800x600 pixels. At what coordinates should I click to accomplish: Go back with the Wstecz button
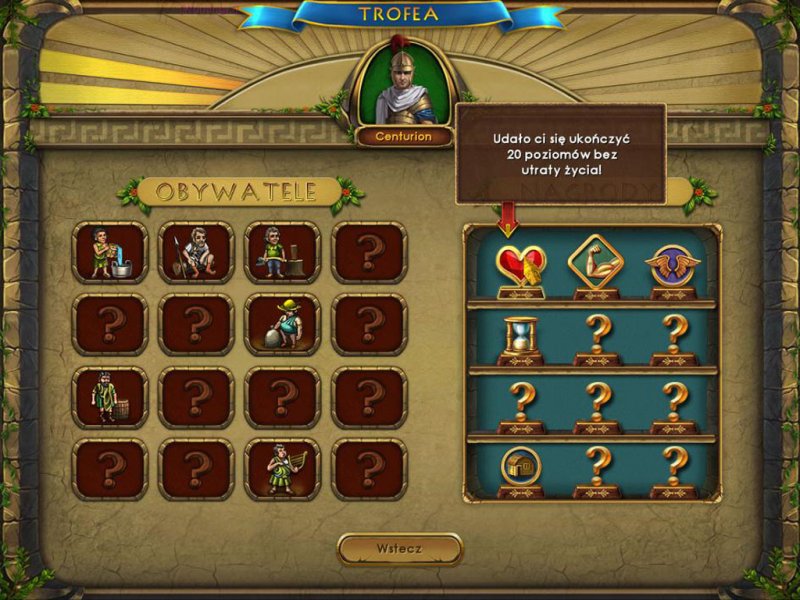pyautogui.click(x=400, y=549)
